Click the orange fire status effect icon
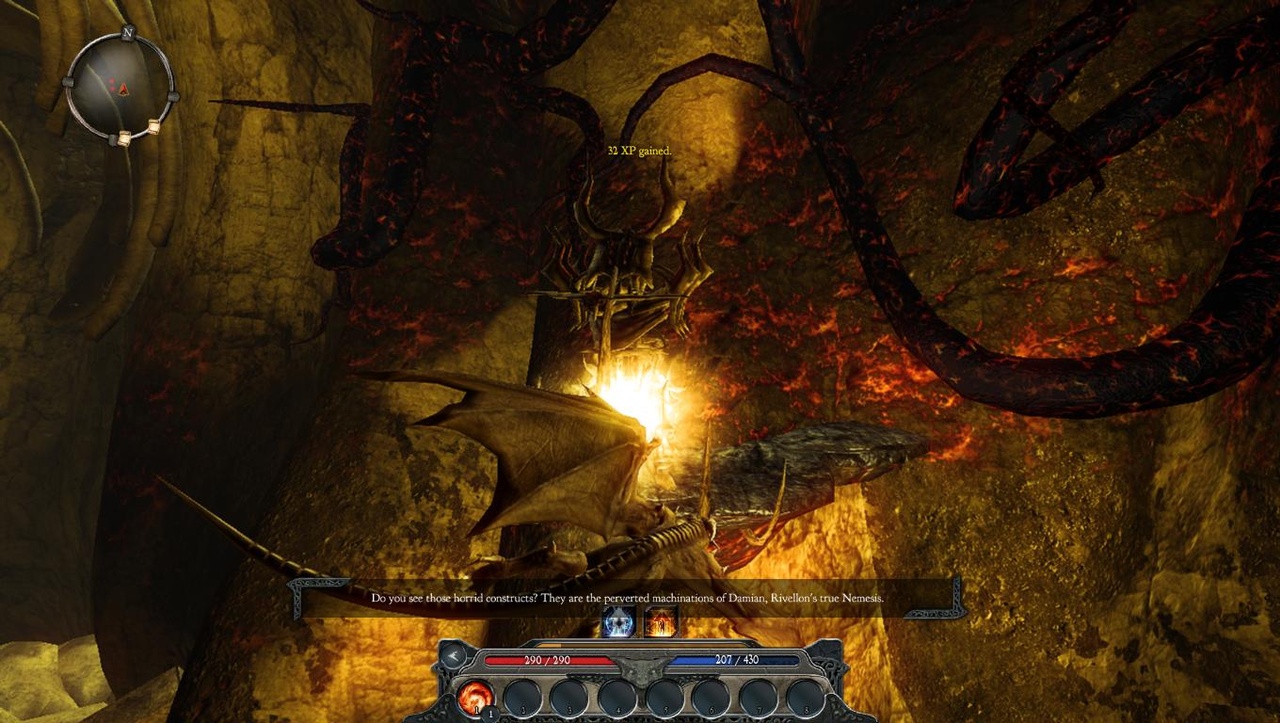Screen dimensions: 1280x723 click(659, 623)
